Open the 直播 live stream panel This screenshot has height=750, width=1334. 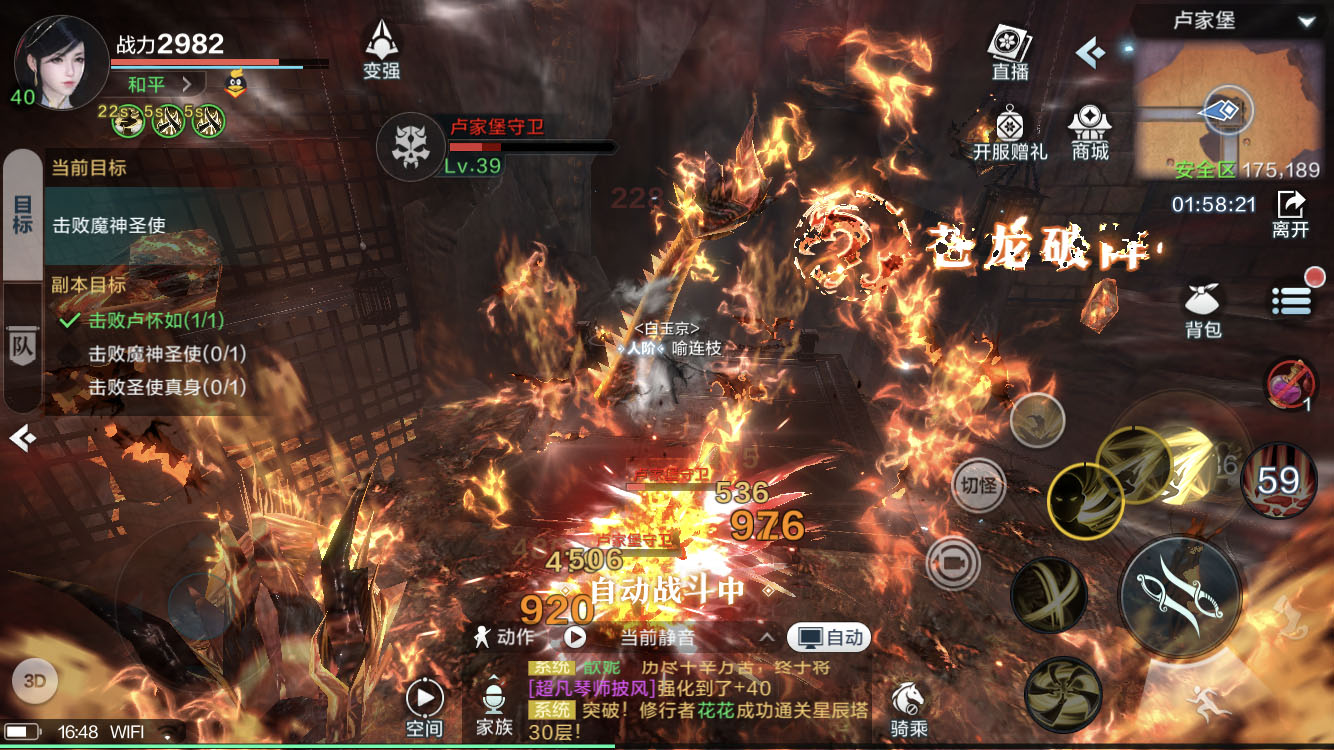click(1010, 51)
